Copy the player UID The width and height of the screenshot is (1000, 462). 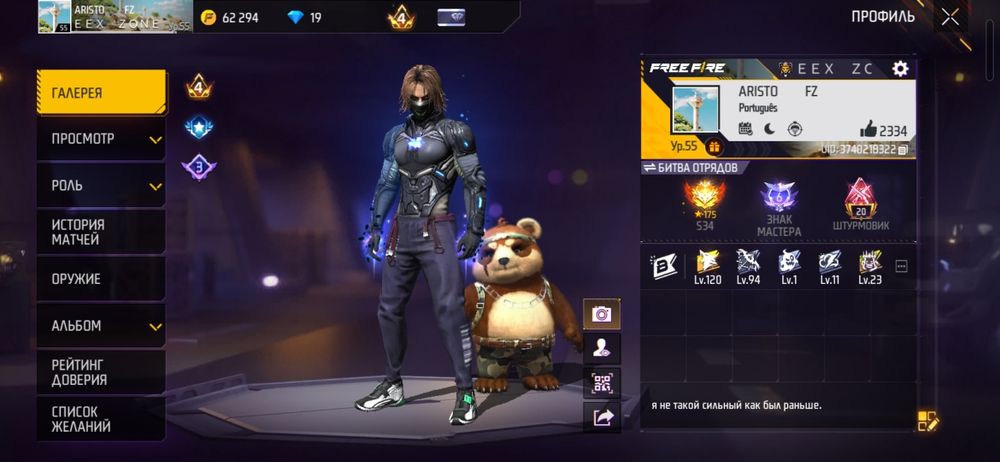point(903,149)
